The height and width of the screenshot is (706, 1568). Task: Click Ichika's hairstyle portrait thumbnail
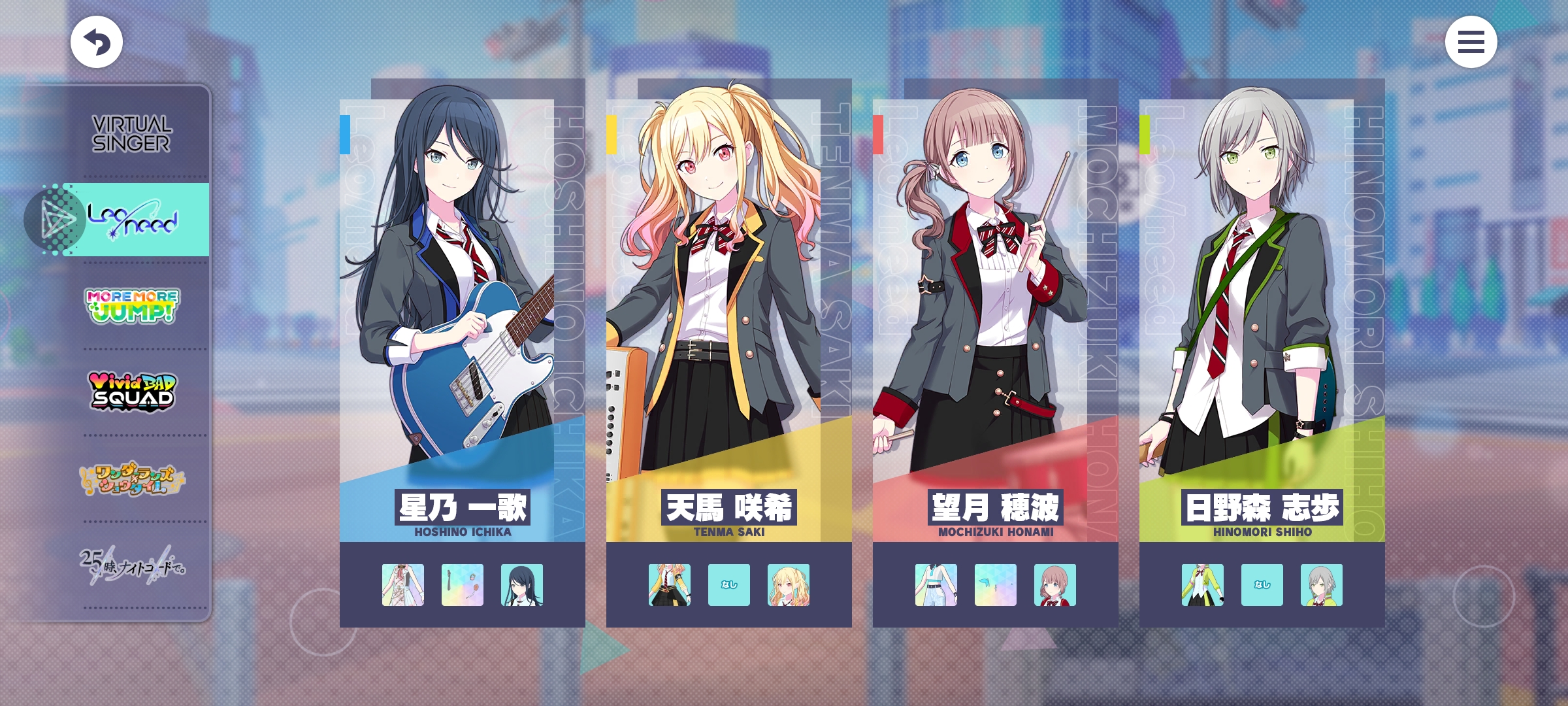point(522,585)
